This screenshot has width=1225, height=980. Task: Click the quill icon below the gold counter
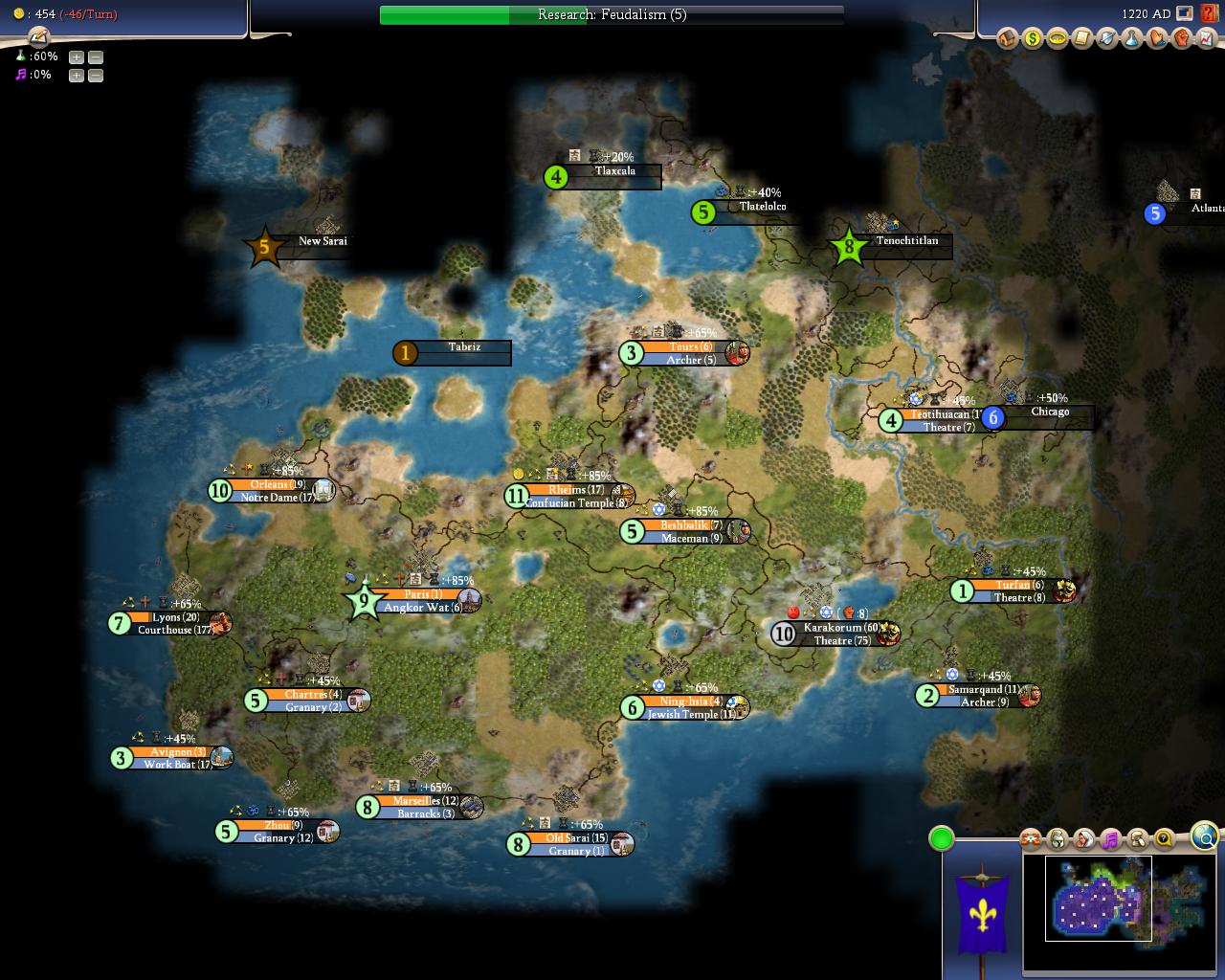[x=36, y=38]
